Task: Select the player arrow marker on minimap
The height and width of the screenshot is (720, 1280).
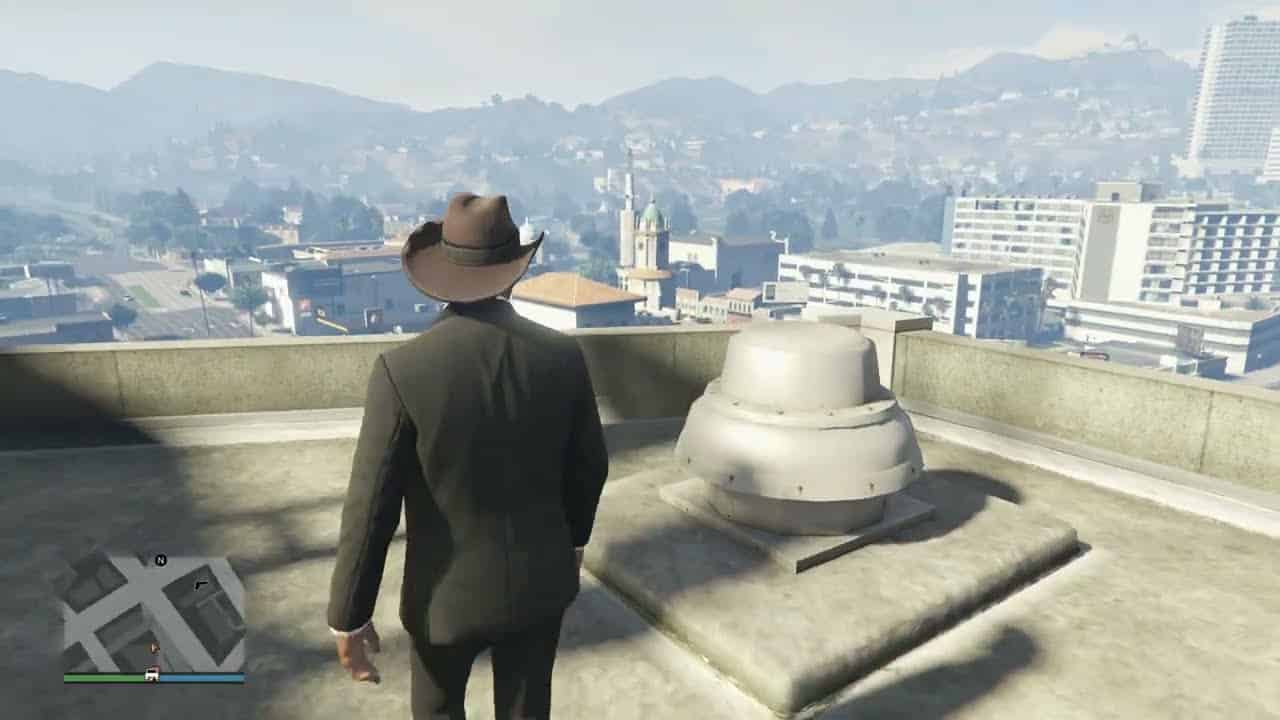Action: coord(154,647)
